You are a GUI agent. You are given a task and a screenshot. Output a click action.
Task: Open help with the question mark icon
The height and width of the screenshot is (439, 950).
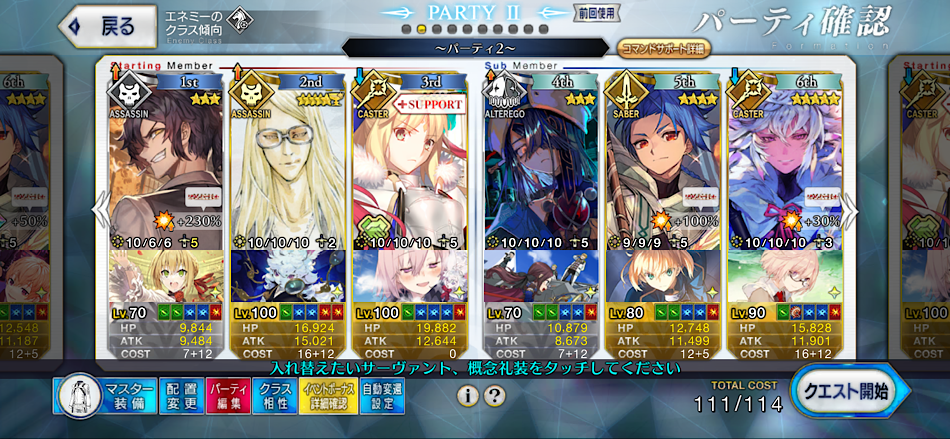pos(493,395)
